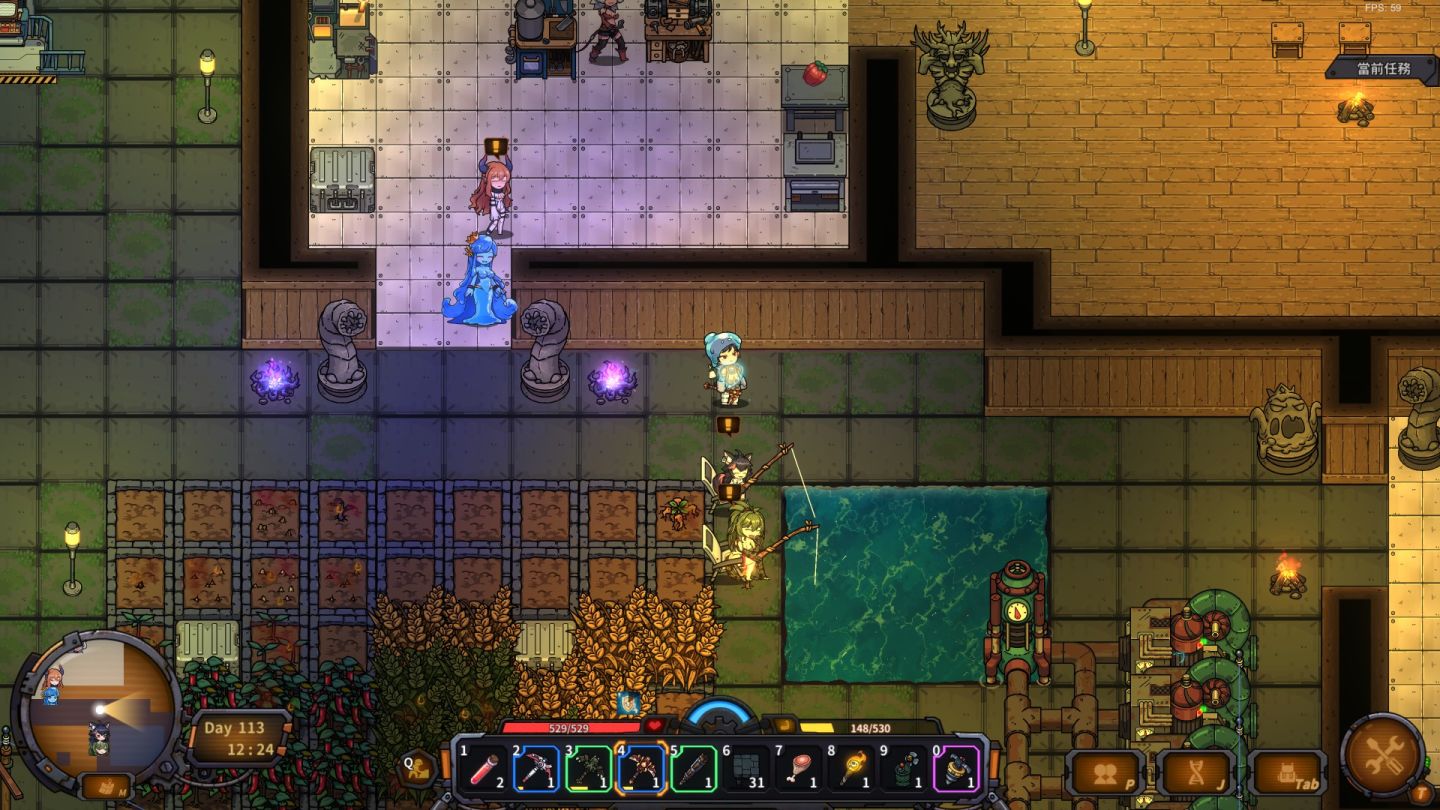Select the green-framed pickaxe in slot 3
1440x810 pixels.
click(589, 769)
